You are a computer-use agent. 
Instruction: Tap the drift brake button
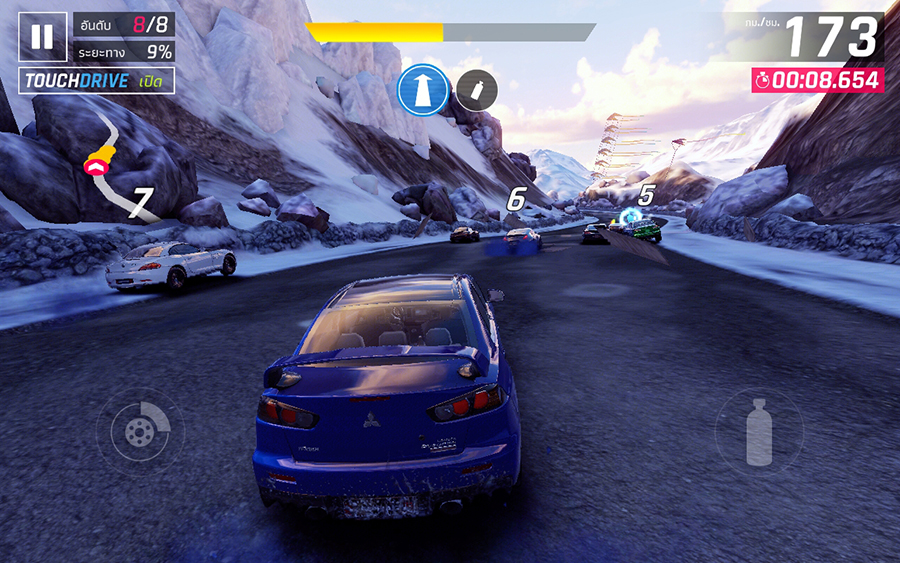(x=140, y=431)
